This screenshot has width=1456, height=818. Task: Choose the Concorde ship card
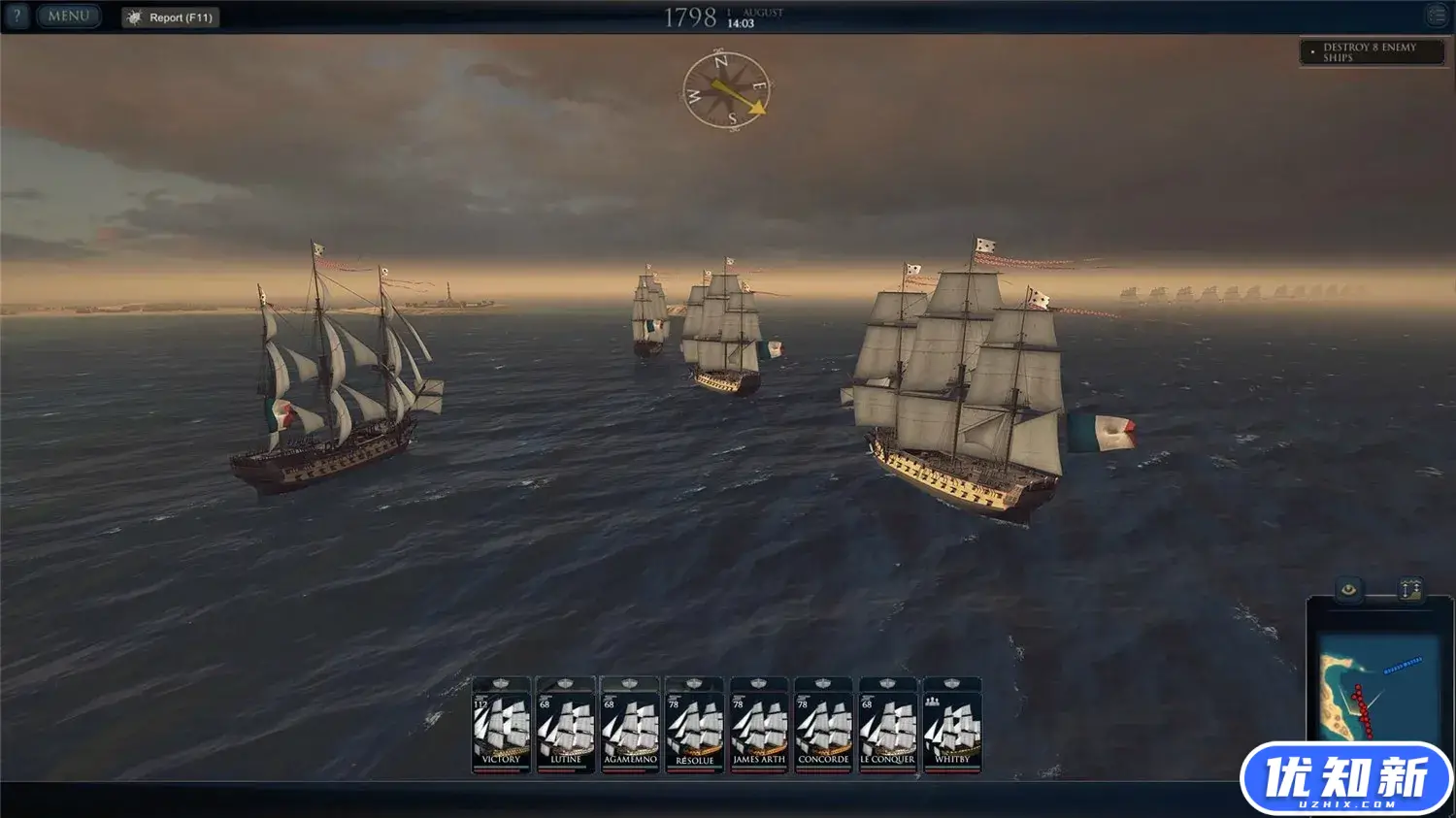coord(823,725)
